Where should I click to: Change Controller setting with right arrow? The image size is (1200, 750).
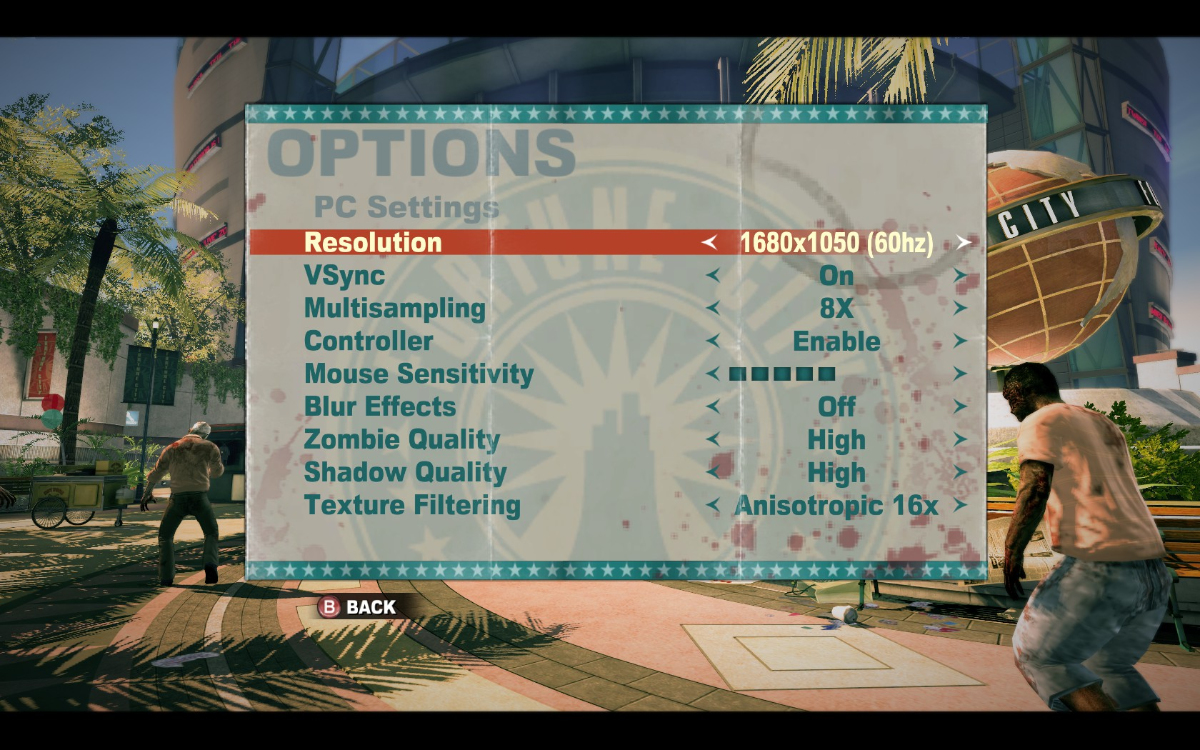tap(960, 341)
